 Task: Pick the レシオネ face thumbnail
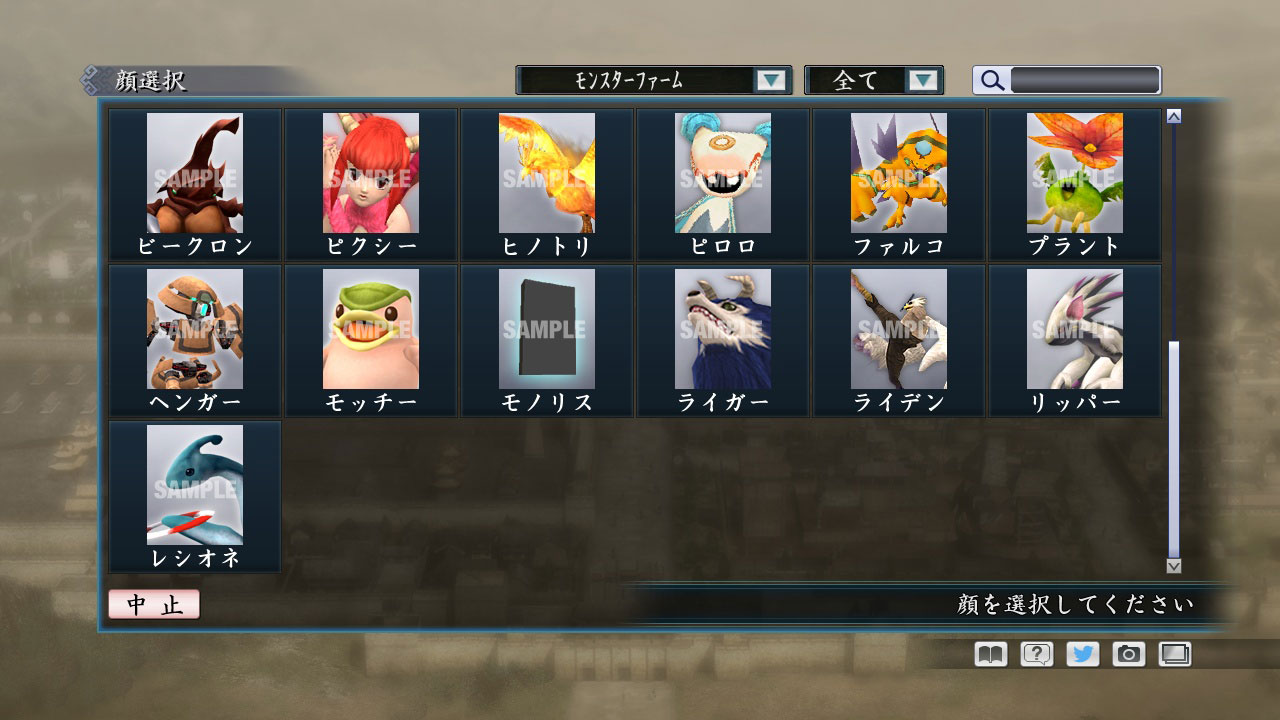(194, 487)
